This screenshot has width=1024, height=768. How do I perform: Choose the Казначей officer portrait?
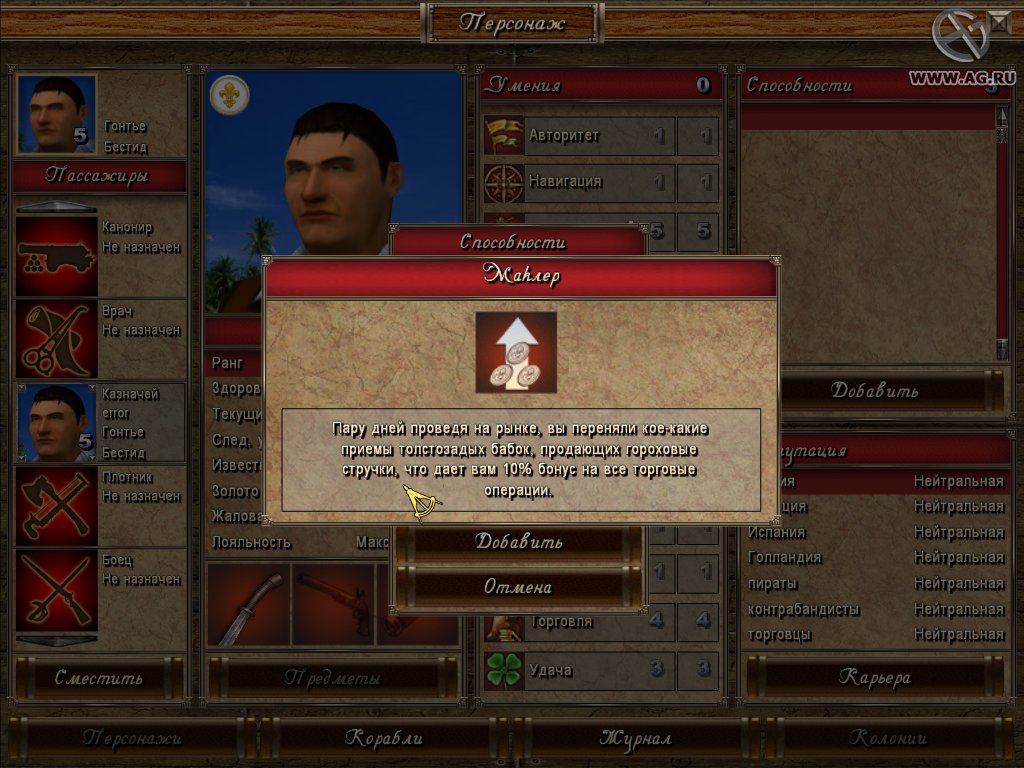[57, 422]
